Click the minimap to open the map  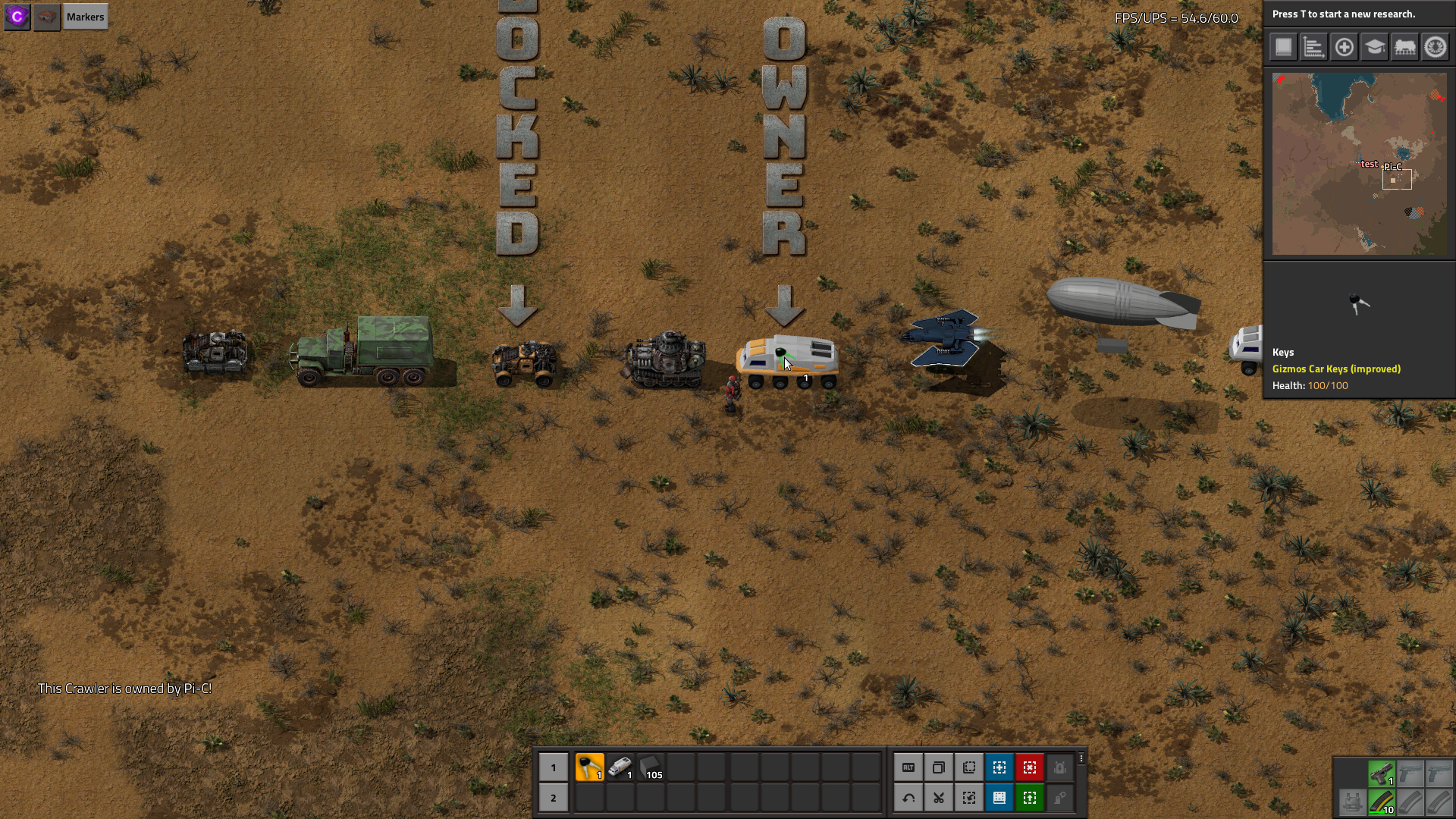[x=1359, y=164]
